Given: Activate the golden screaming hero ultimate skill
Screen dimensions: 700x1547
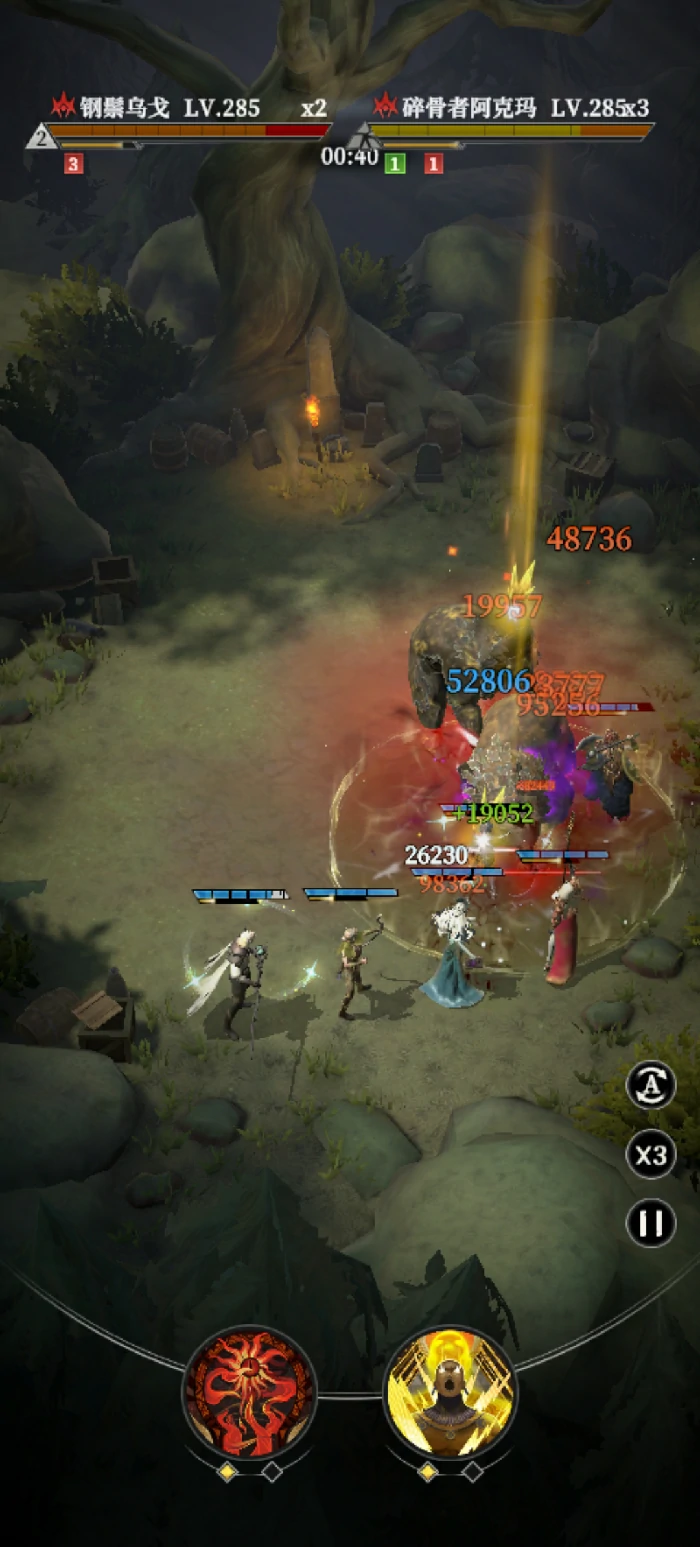Looking at the screenshot, I should click(x=450, y=1393).
